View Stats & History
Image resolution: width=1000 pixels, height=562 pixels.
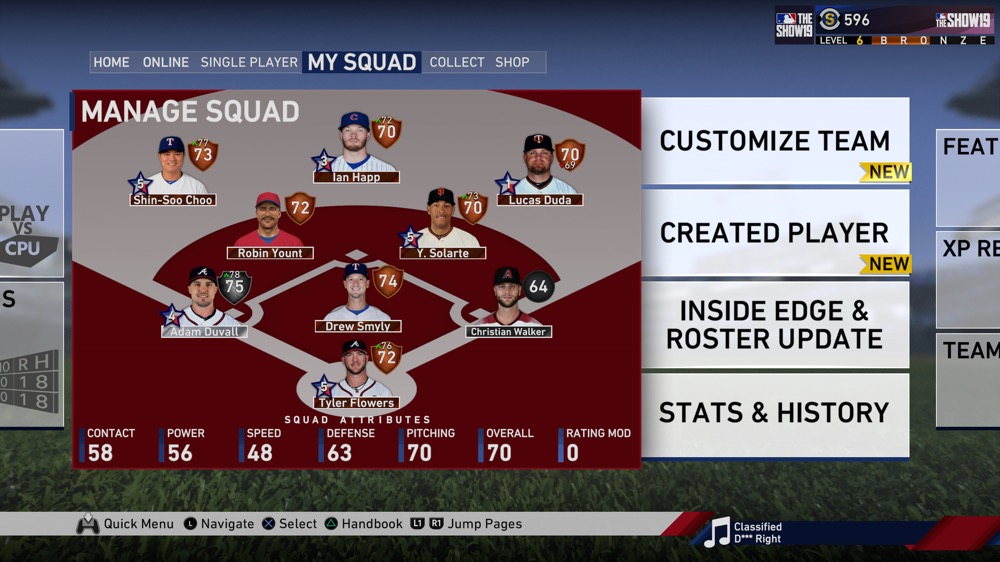774,412
